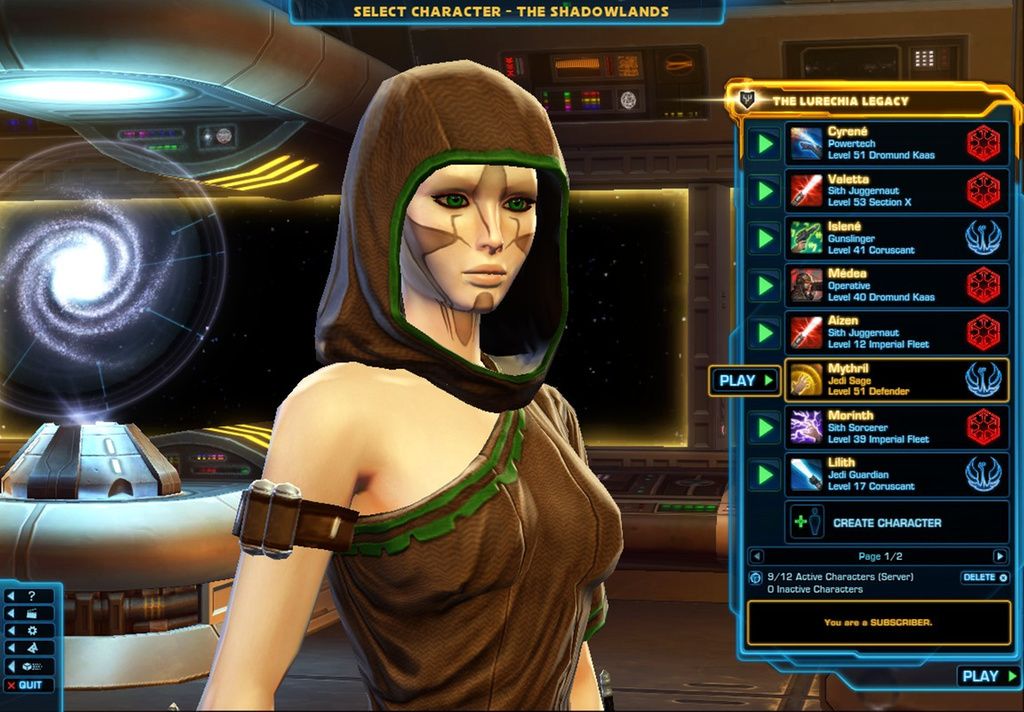The width and height of the screenshot is (1024, 712).
Task: Click the PLAY button beside Mythril
Action: point(745,380)
